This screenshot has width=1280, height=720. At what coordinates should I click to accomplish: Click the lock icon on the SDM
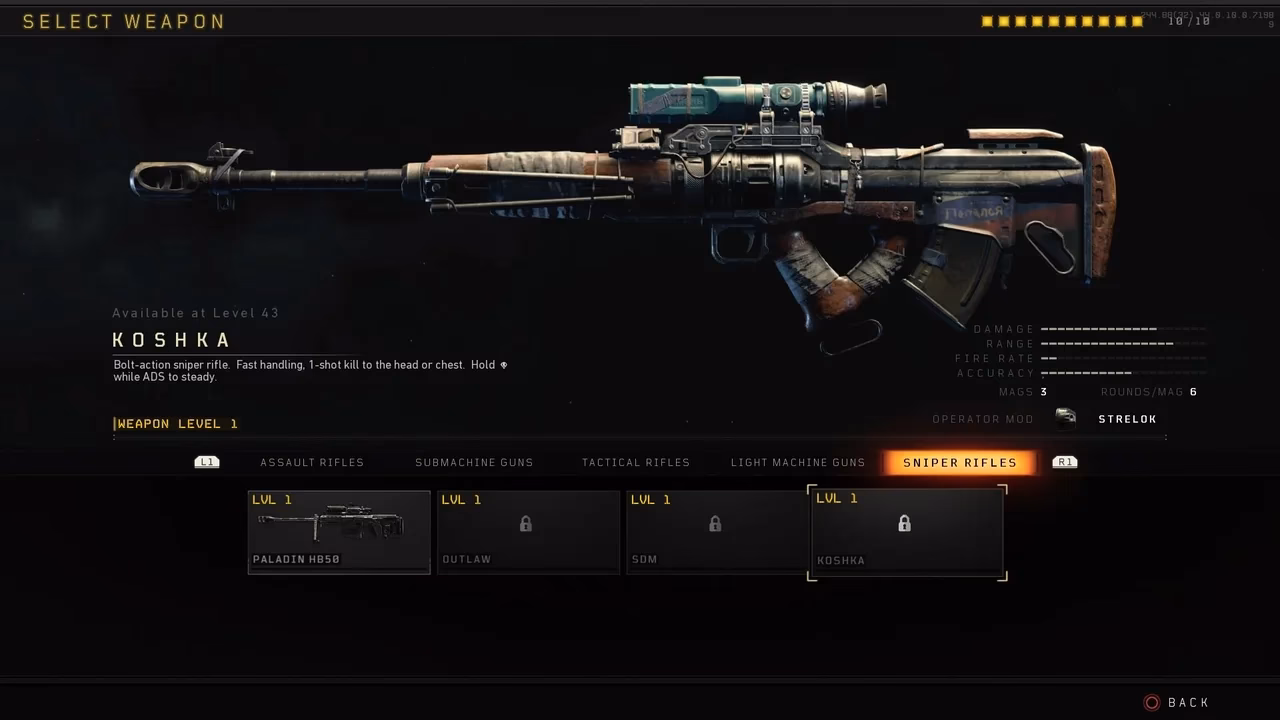click(x=714, y=524)
